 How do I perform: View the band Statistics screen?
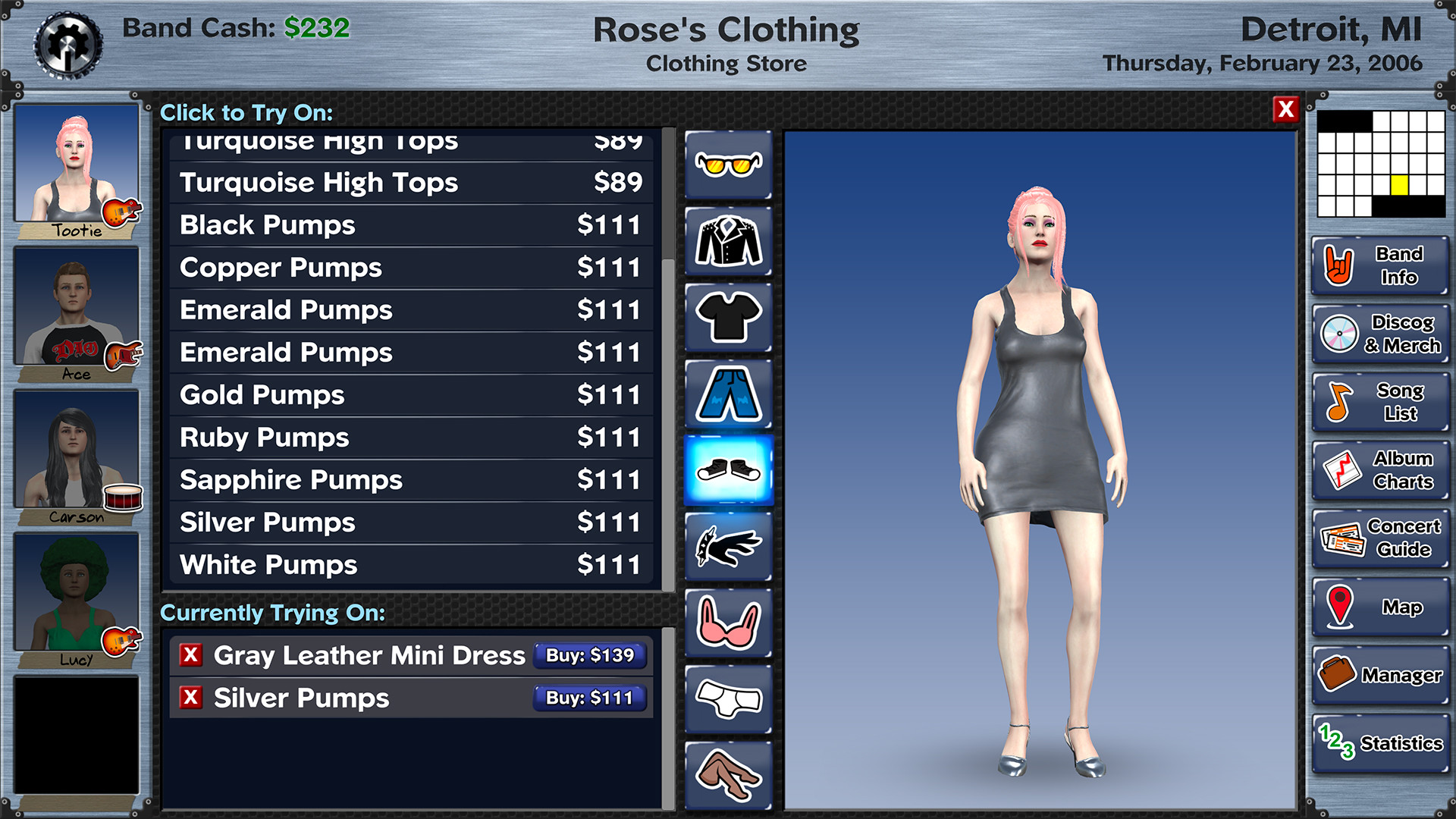pos(1379,743)
